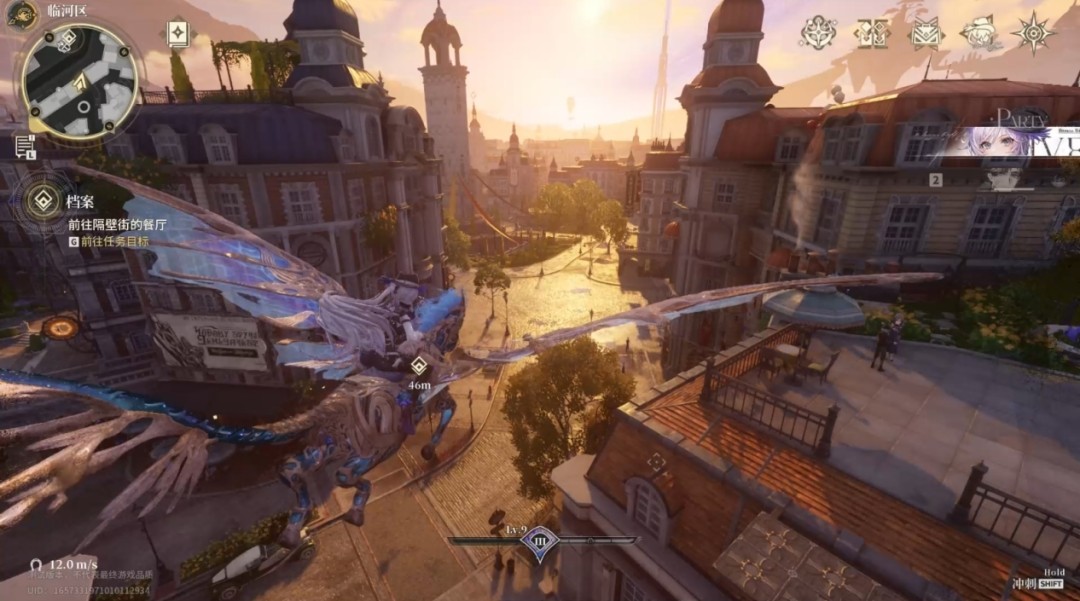
Task: Open the rectangular glyph menu icon
Action: tap(871, 33)
